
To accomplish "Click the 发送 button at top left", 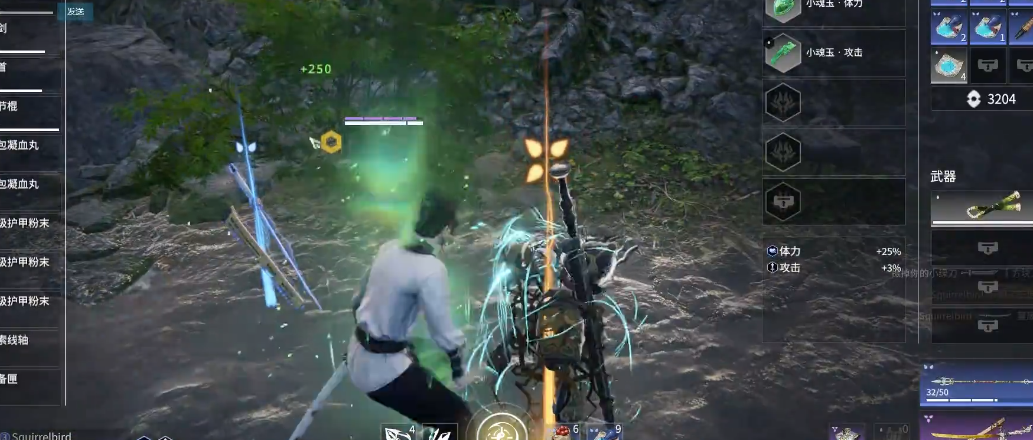I will point(75,11).
